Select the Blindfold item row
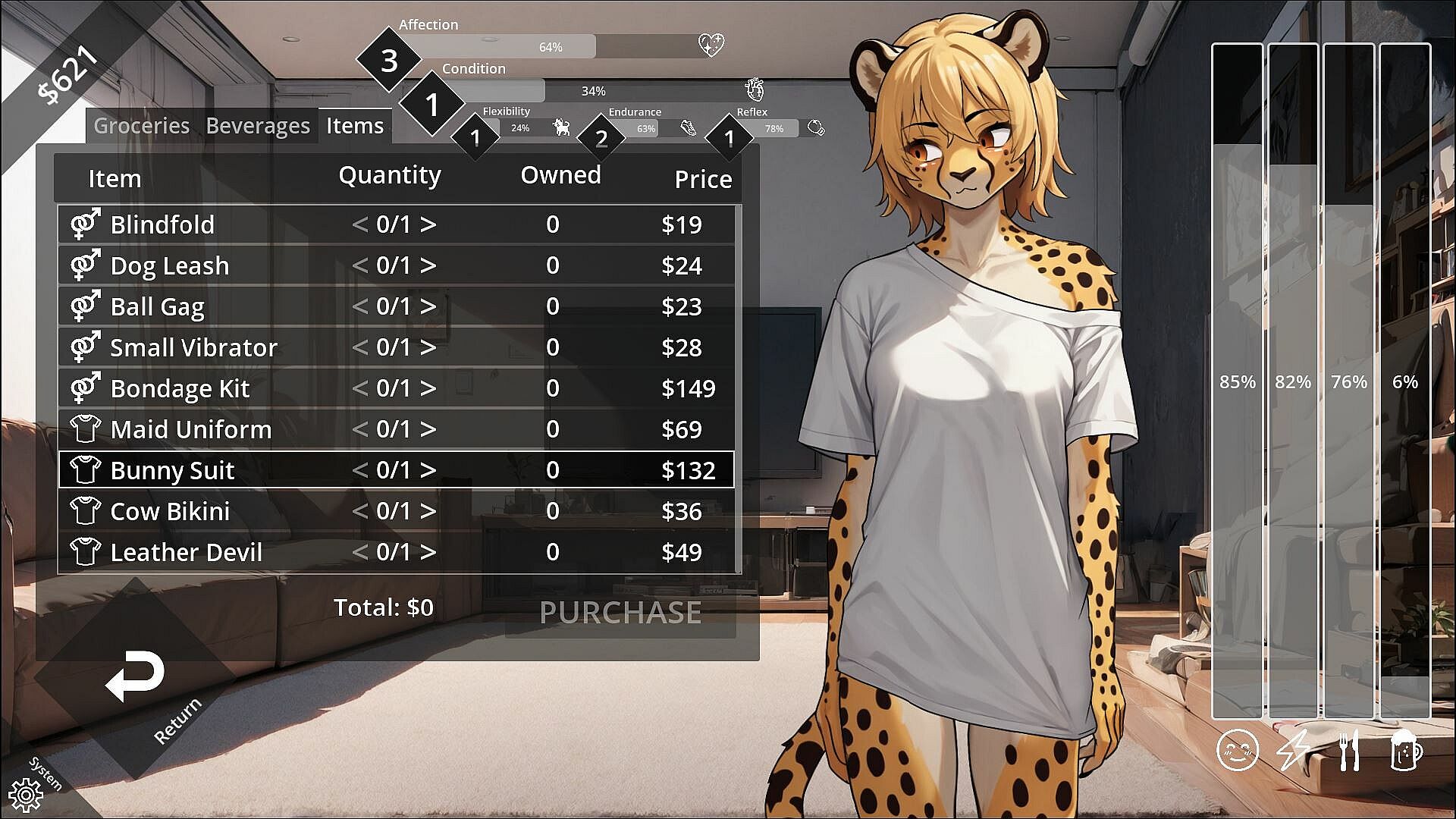Viewport: 1456px width, 819px height. point(162,224)
